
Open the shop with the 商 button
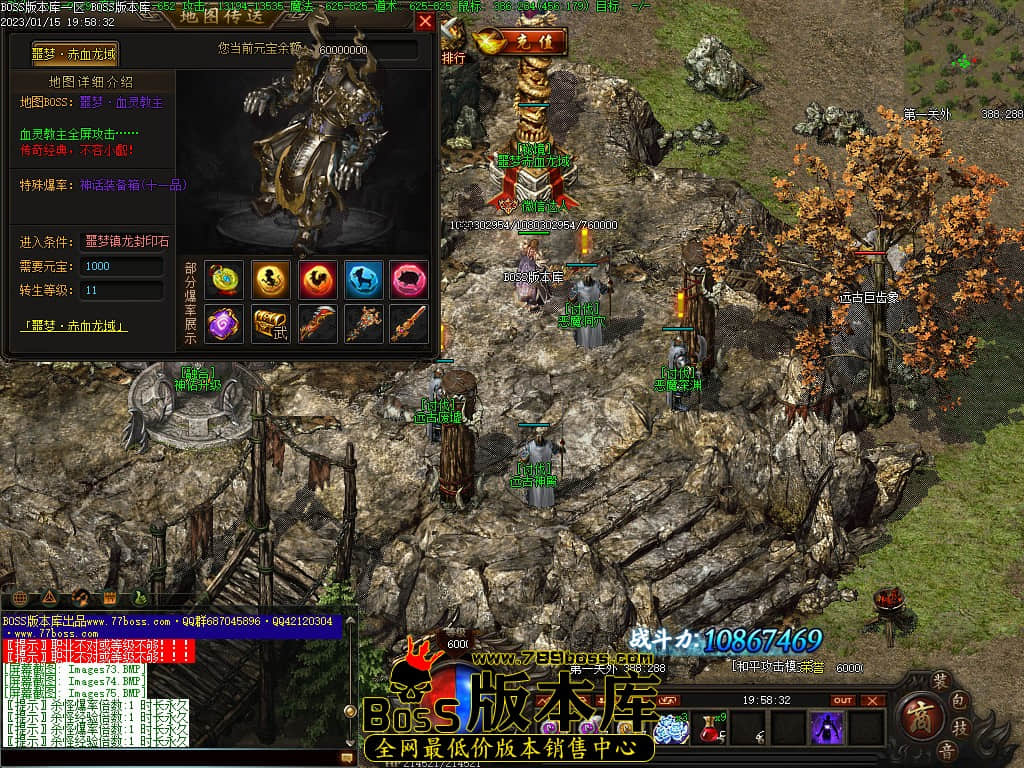point(917,716)
